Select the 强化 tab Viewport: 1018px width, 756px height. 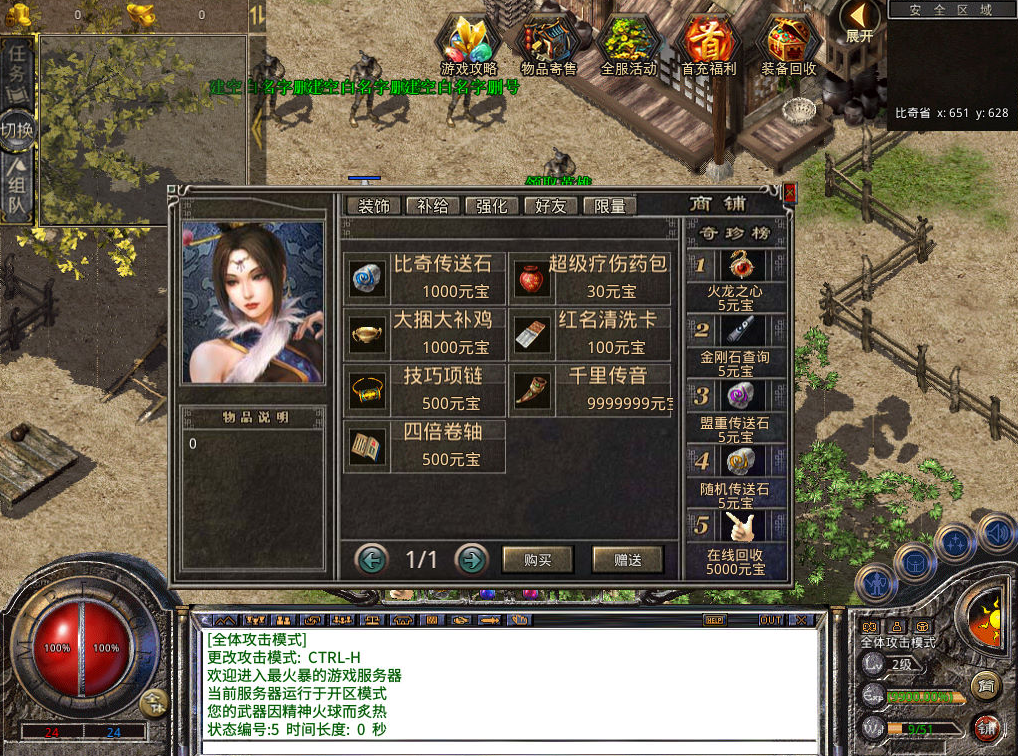492,206
